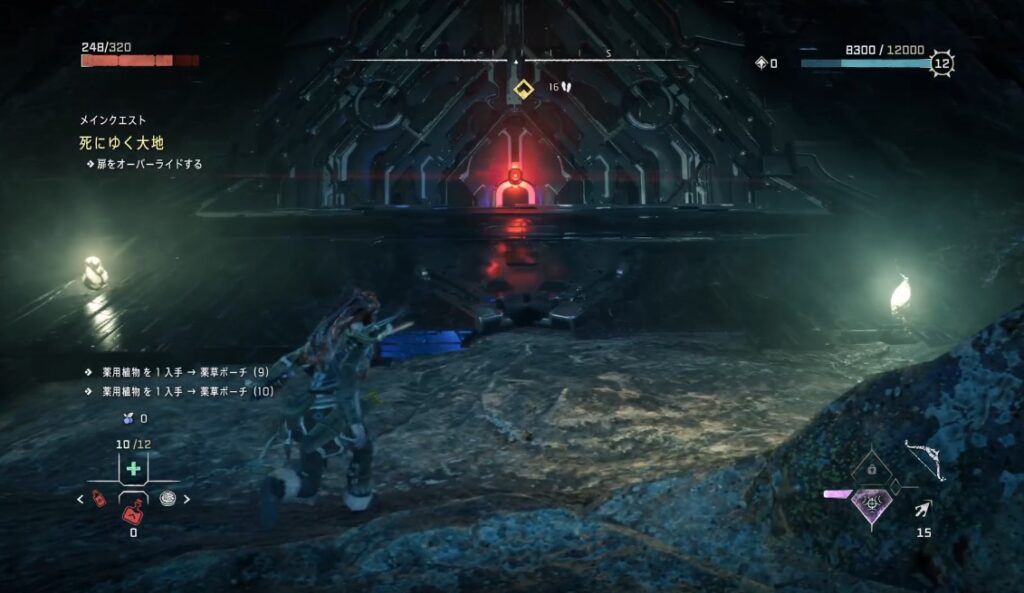The width and height of the screenshot is (1024, 593).
Task: Select the red potion bottle on the left
Action: click(100, 498)
